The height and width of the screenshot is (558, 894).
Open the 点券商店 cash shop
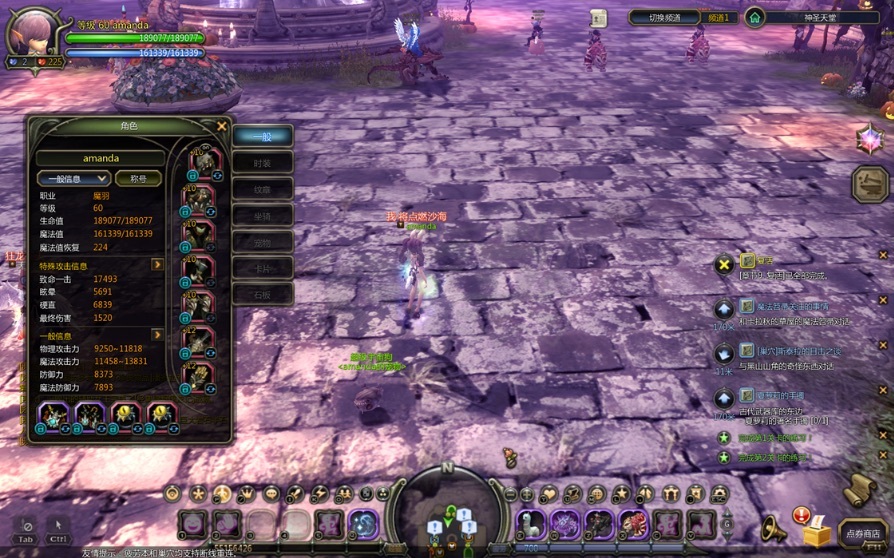pyautogui.click(x=862, y=534)
